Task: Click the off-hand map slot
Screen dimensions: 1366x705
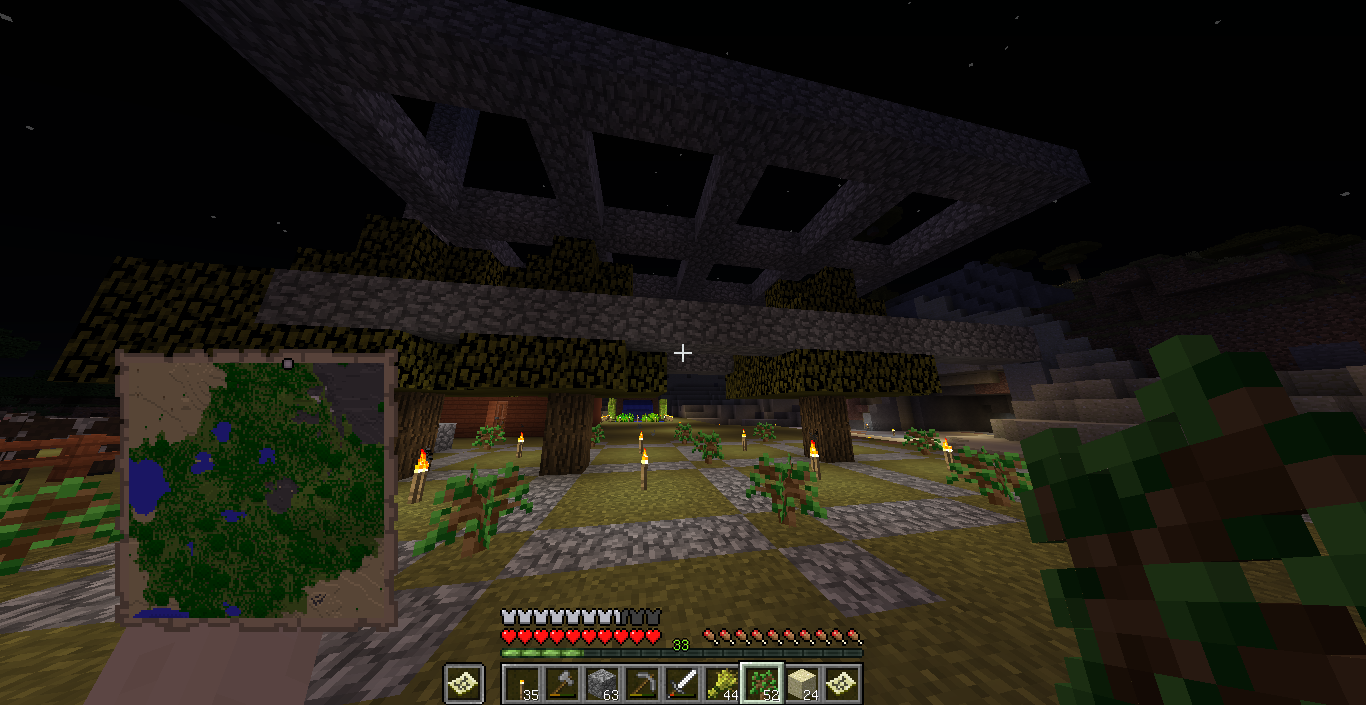Action: point(464,684)
